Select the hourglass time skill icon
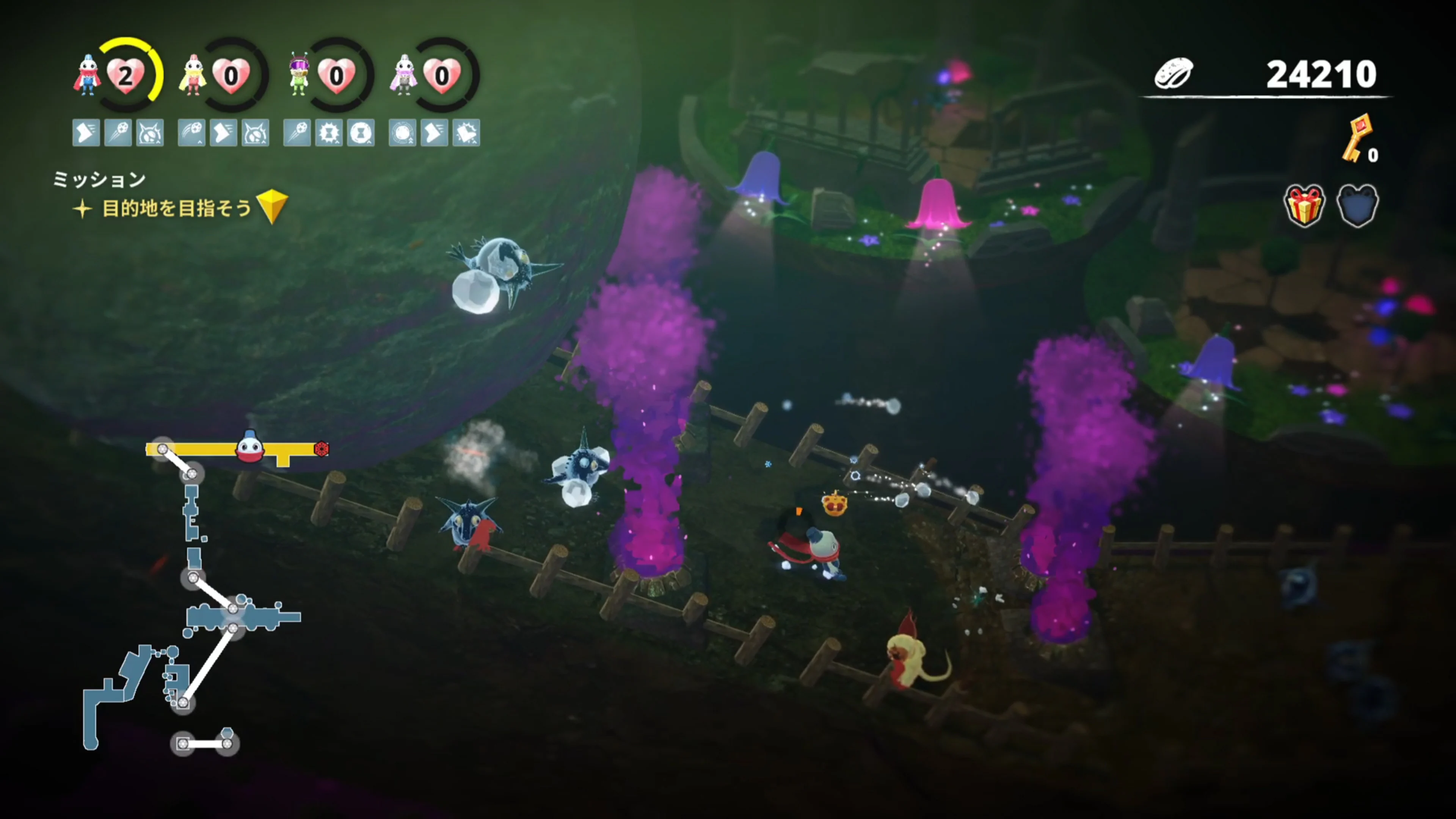 click(x=361, y=133)
